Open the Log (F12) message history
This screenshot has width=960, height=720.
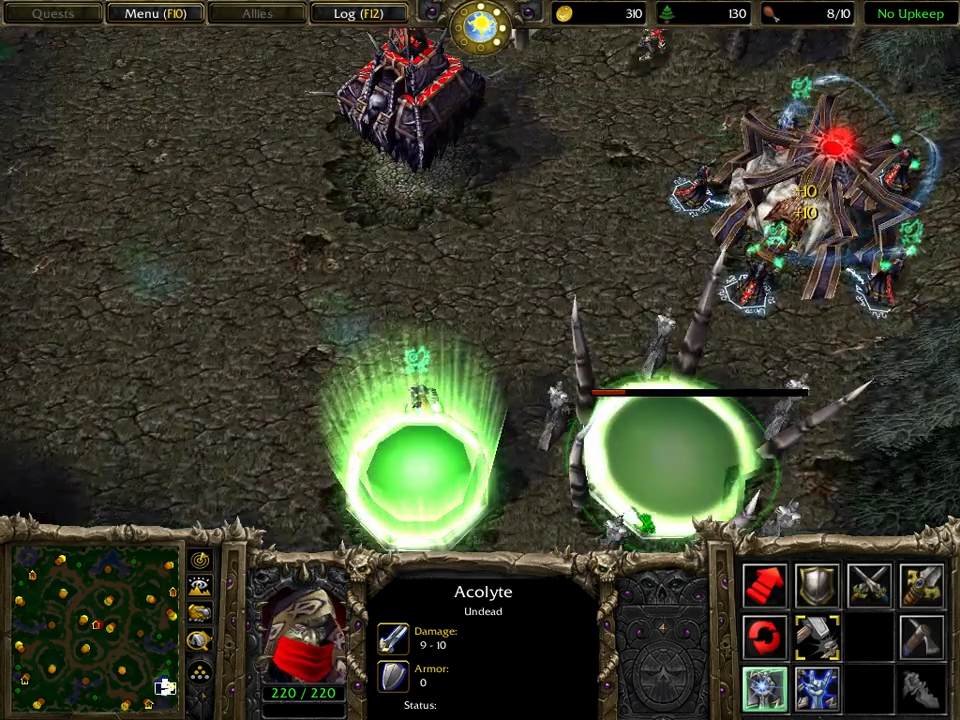(357, 14)
